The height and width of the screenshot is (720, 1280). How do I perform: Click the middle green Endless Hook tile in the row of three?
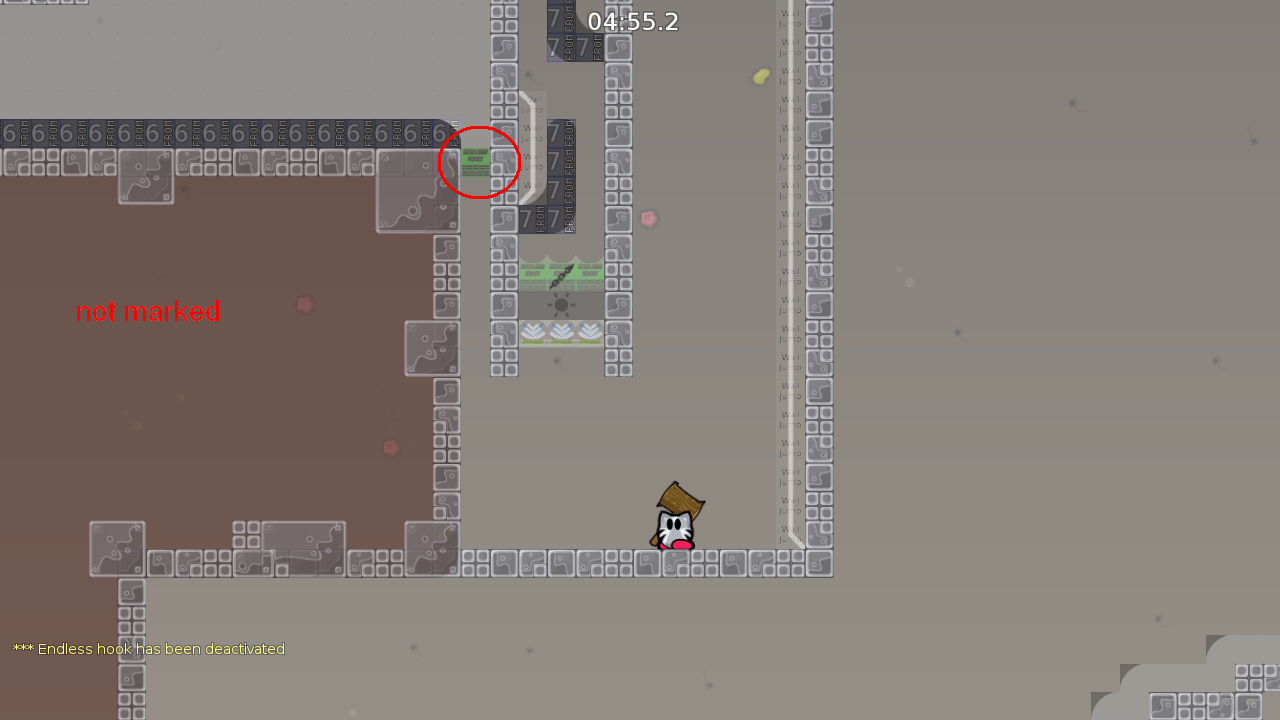click(562, 272)
